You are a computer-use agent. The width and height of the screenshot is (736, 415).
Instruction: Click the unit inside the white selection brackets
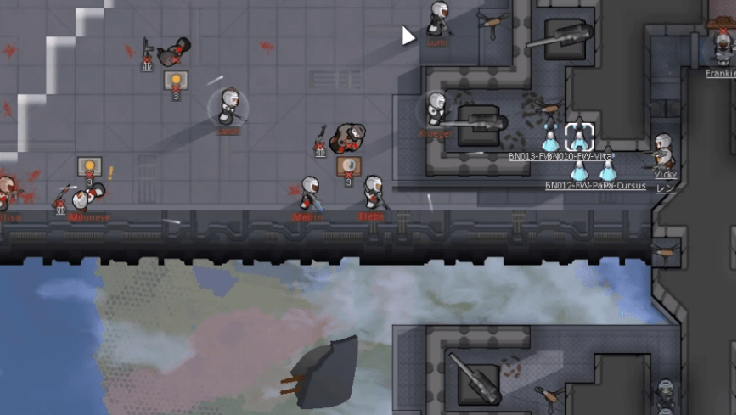(x=579, y=137)
